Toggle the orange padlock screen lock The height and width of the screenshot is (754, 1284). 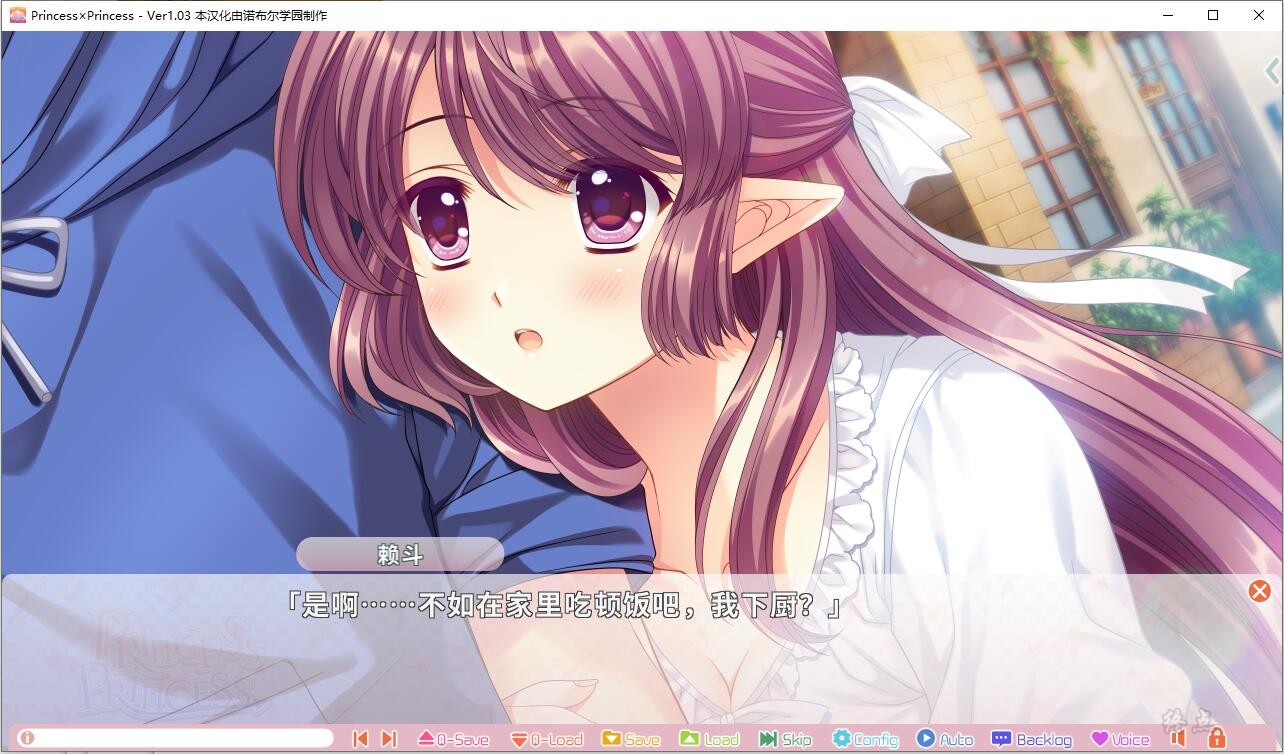tap(1219, 738)
